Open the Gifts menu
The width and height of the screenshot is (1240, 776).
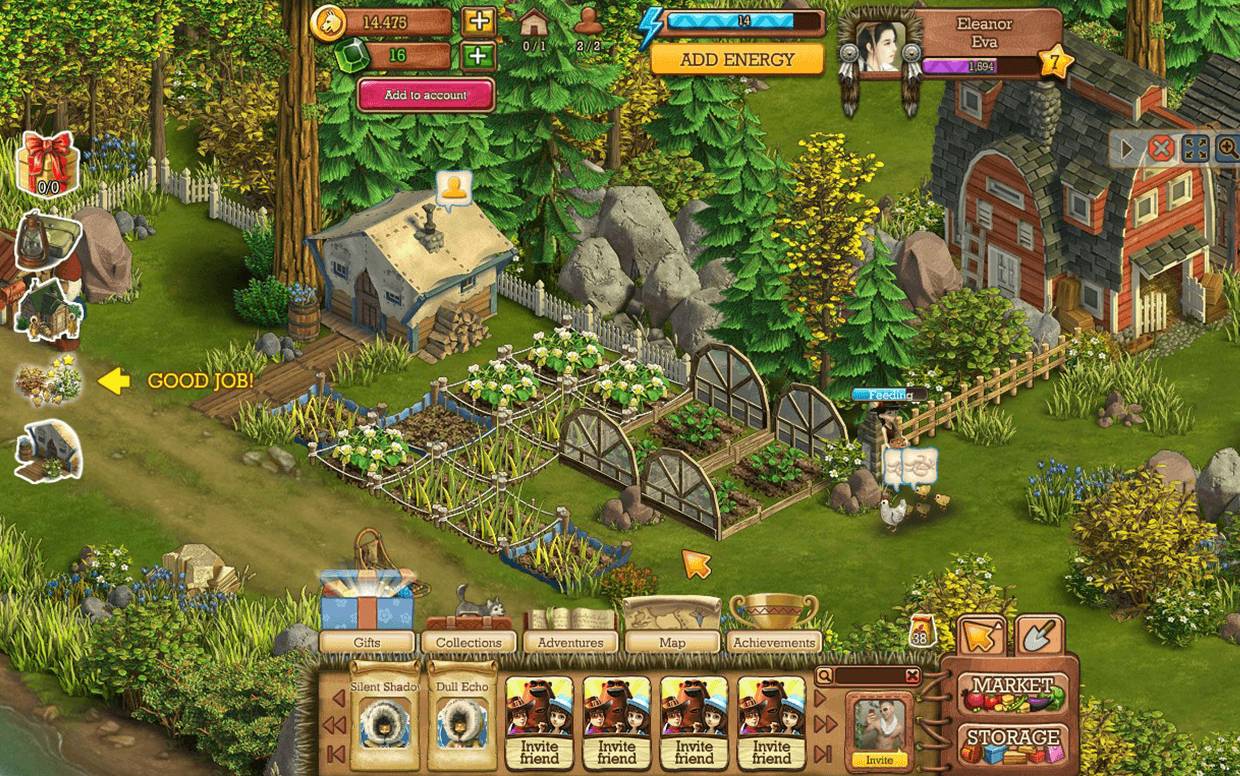[x=367, y=642]
